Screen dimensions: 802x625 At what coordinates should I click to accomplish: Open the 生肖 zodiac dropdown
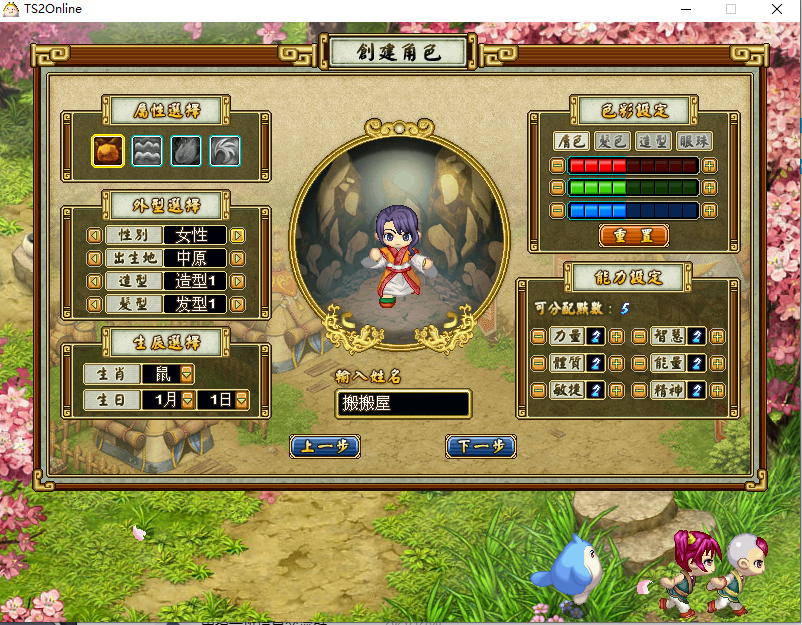[x=187, y=374]
